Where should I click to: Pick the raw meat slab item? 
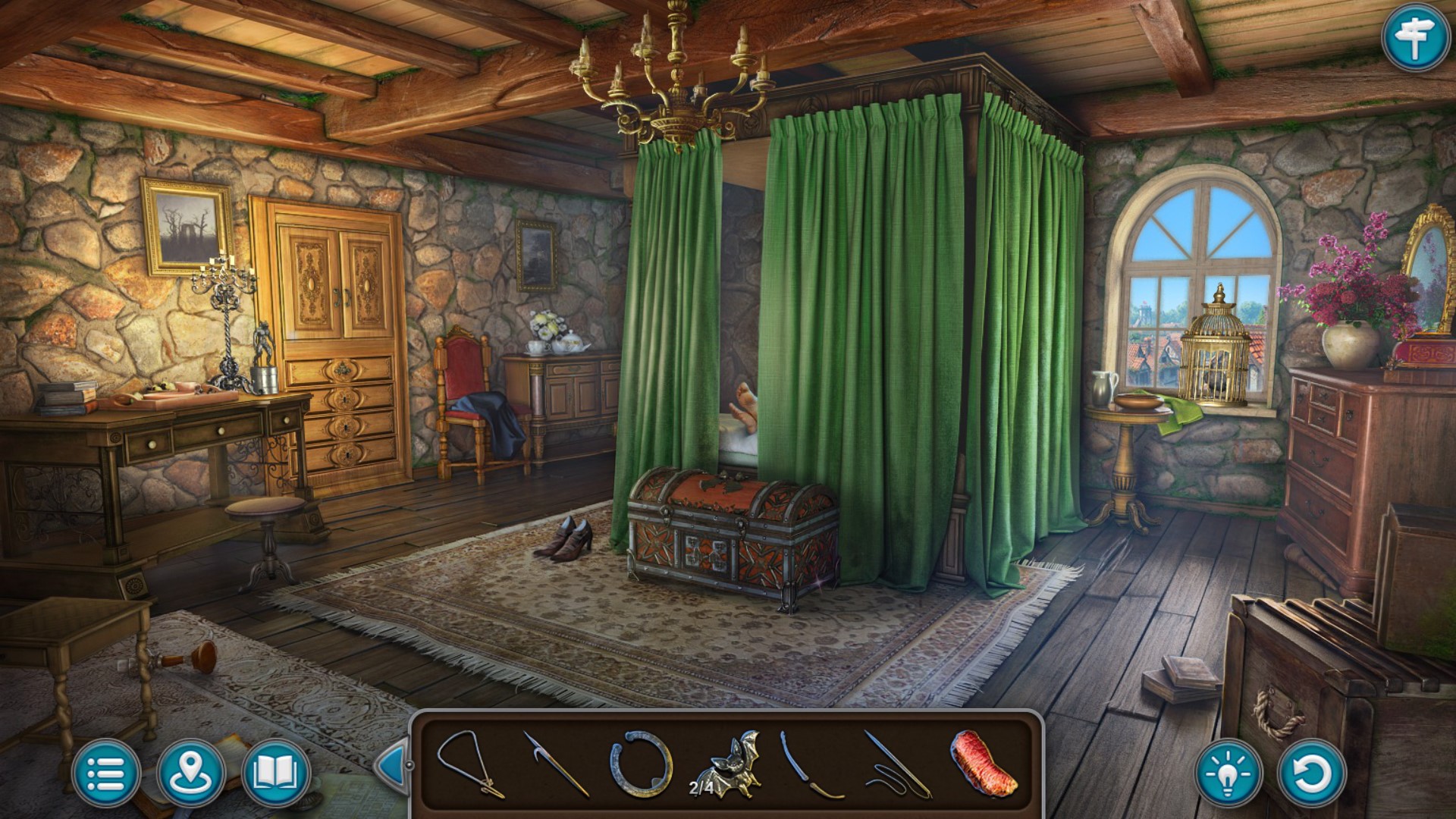click(x=983, y=763)
